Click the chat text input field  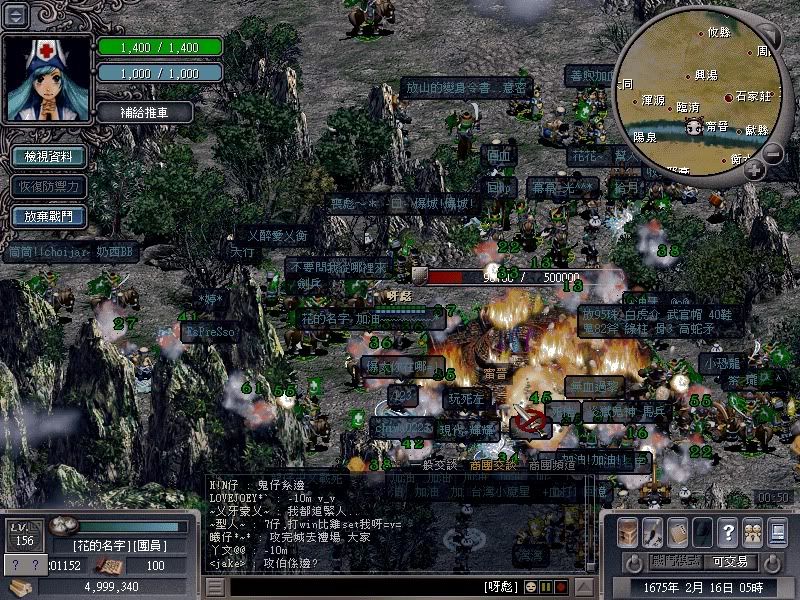[350, 587]
